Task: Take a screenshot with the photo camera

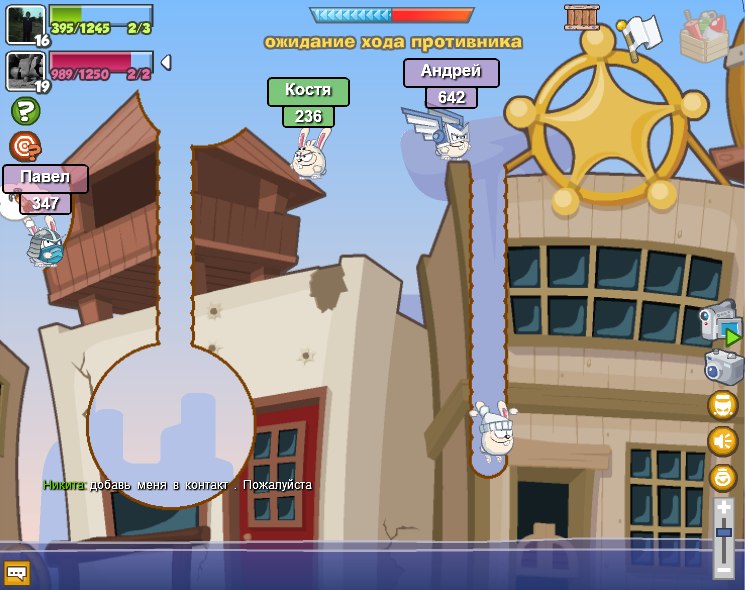Action: pos(722,366)
